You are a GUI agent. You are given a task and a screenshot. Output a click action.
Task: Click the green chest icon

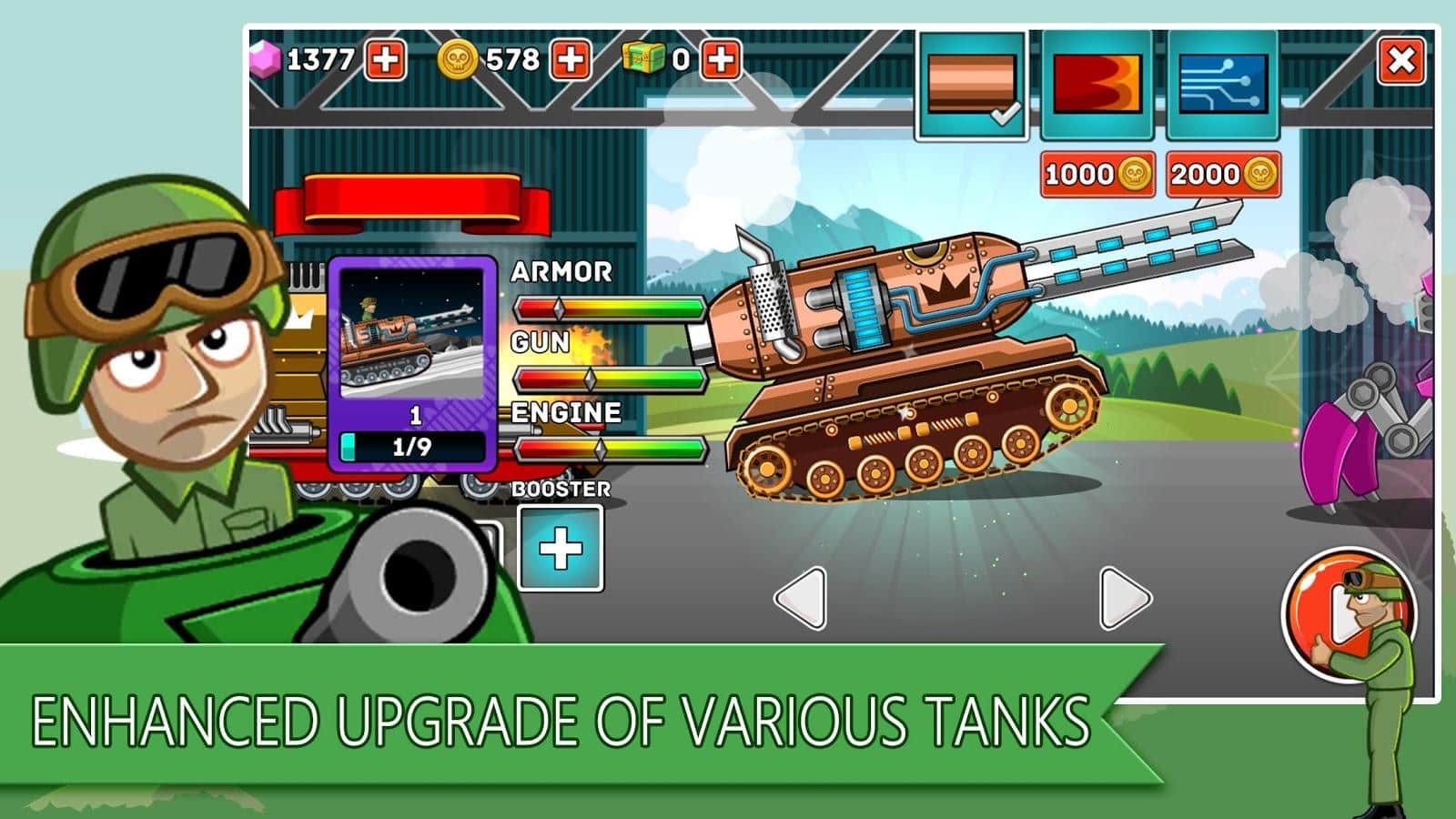(642, 57)
